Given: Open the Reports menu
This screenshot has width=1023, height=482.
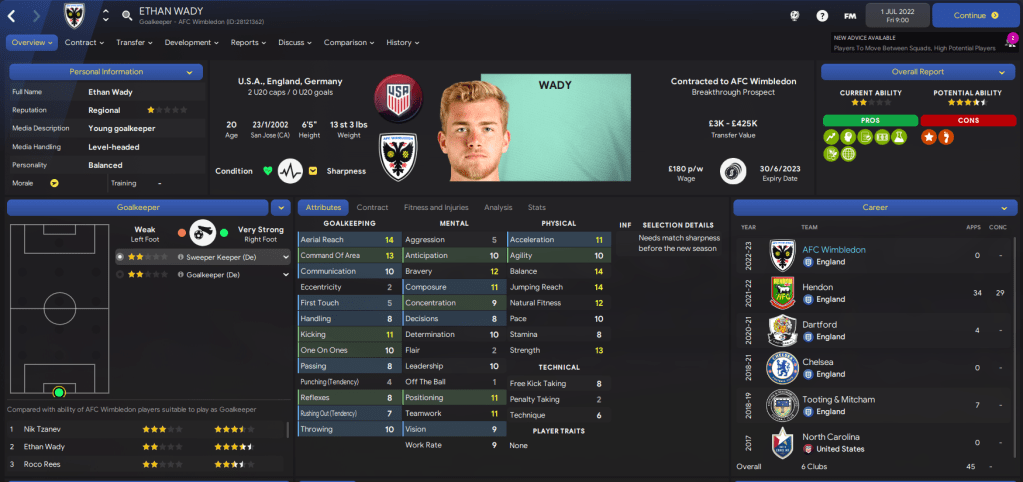Looking at the screenshot, I should pyautogui.click(x=248, y=43).
